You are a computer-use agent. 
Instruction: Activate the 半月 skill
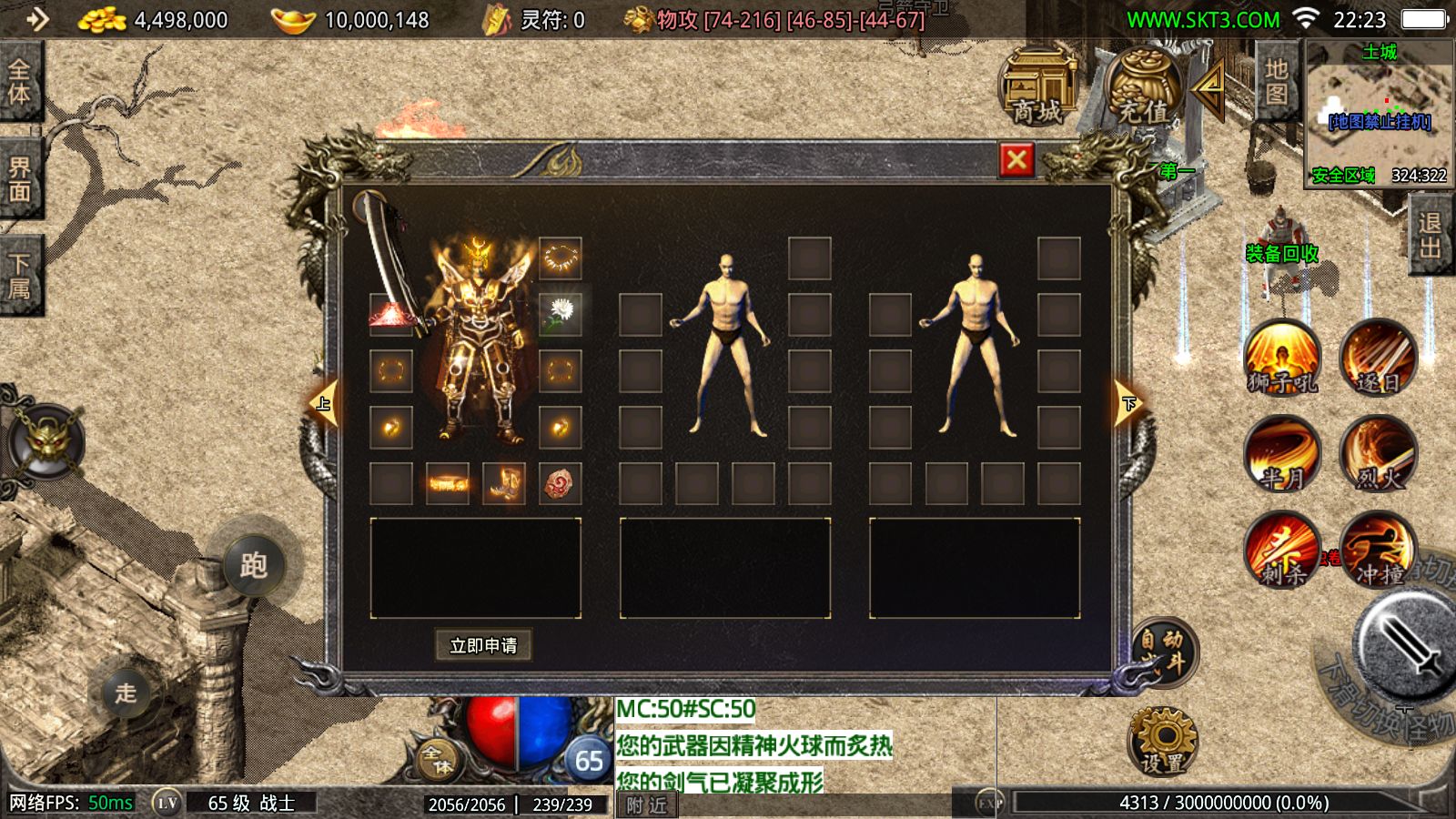(x=1282, y=454)
